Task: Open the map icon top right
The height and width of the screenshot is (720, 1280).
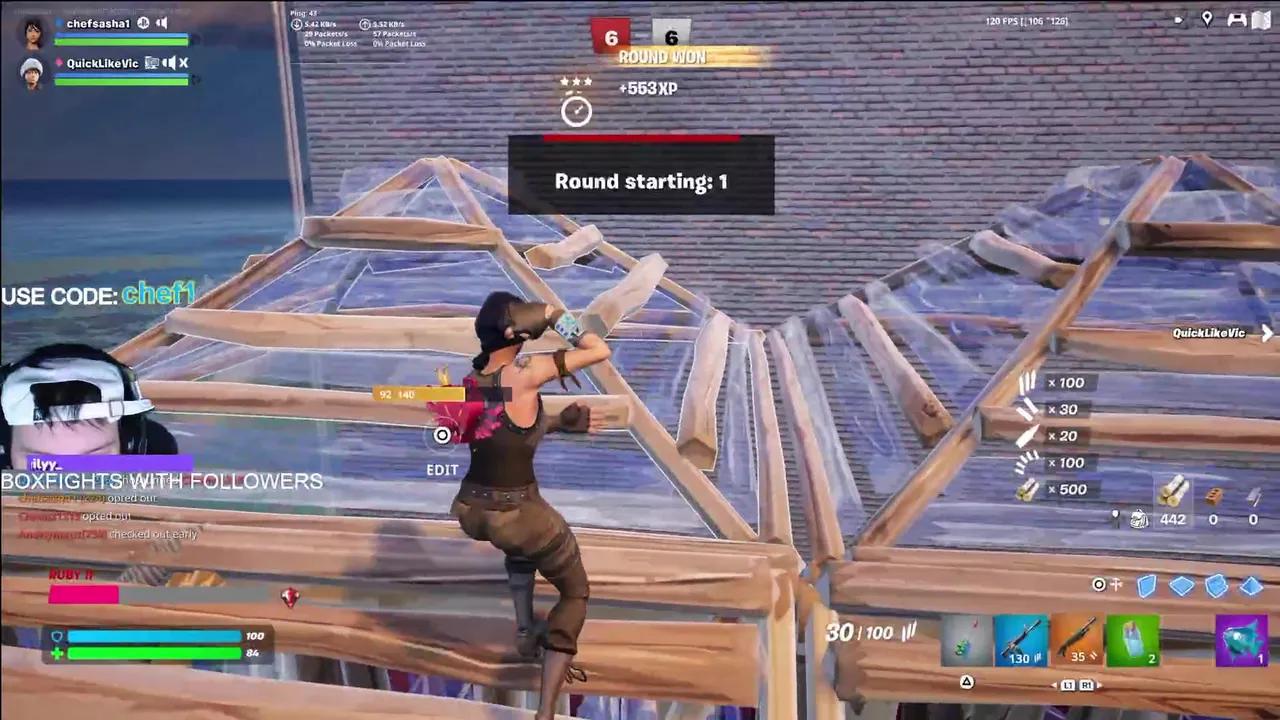Action: (1261, 19)
